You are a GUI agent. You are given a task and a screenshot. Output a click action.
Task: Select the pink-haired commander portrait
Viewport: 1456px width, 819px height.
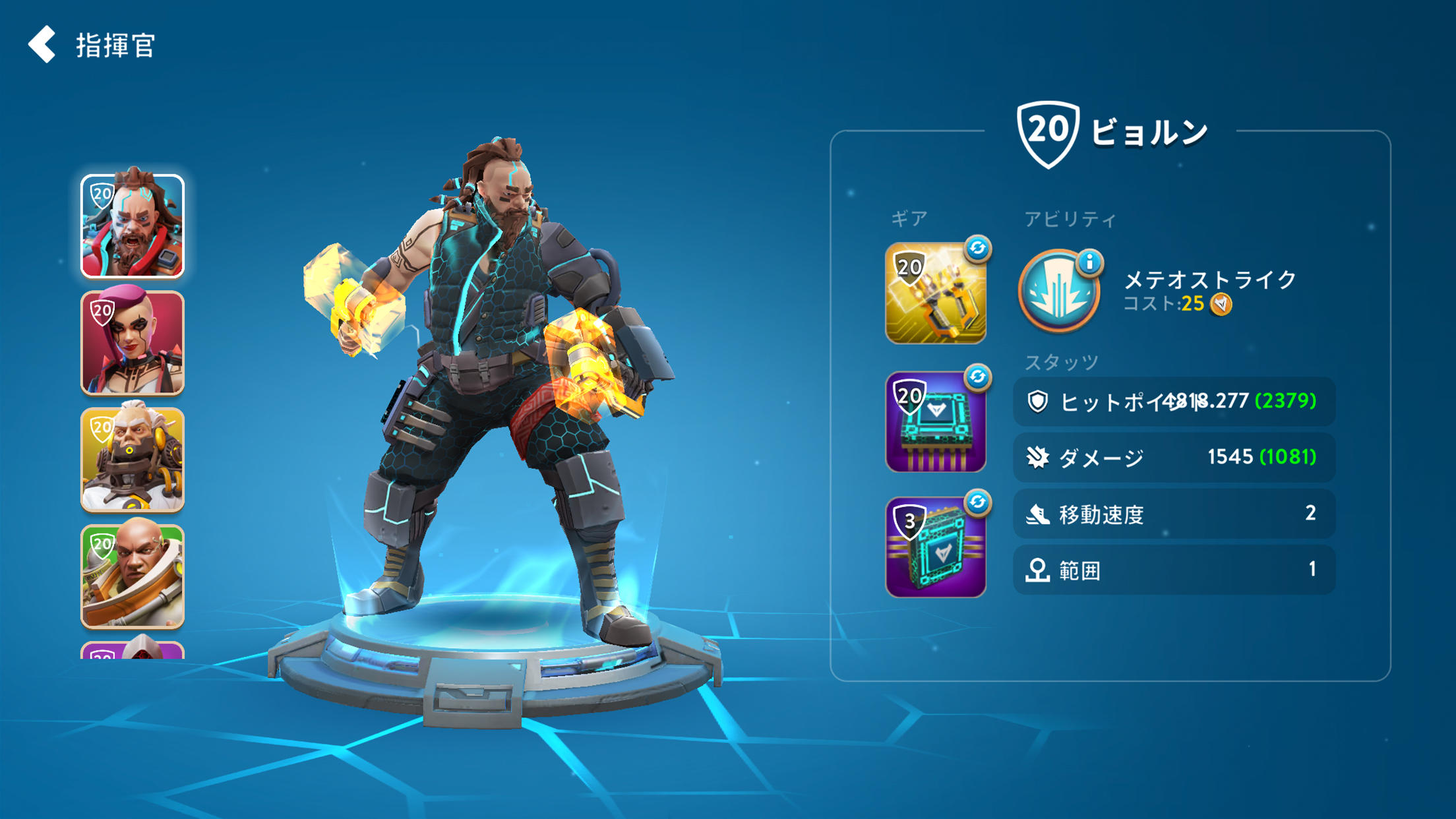(x=133, y=343)
